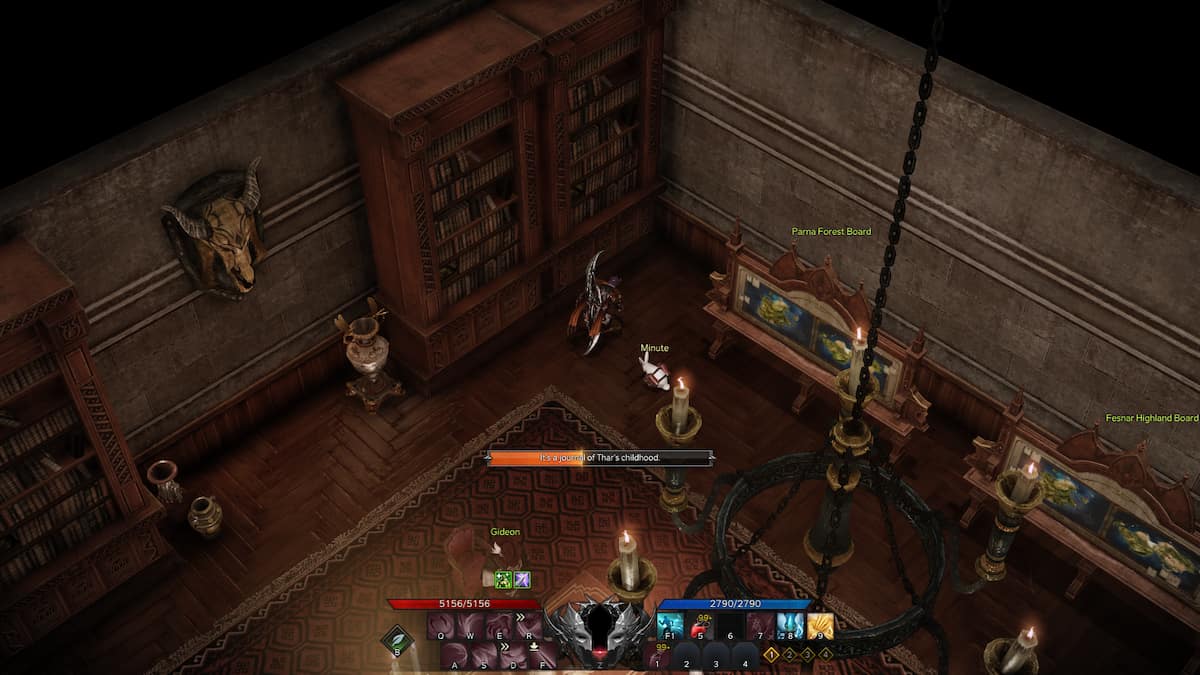
Task: Trigger the F skill slot
Action: (x=542, y=656)
